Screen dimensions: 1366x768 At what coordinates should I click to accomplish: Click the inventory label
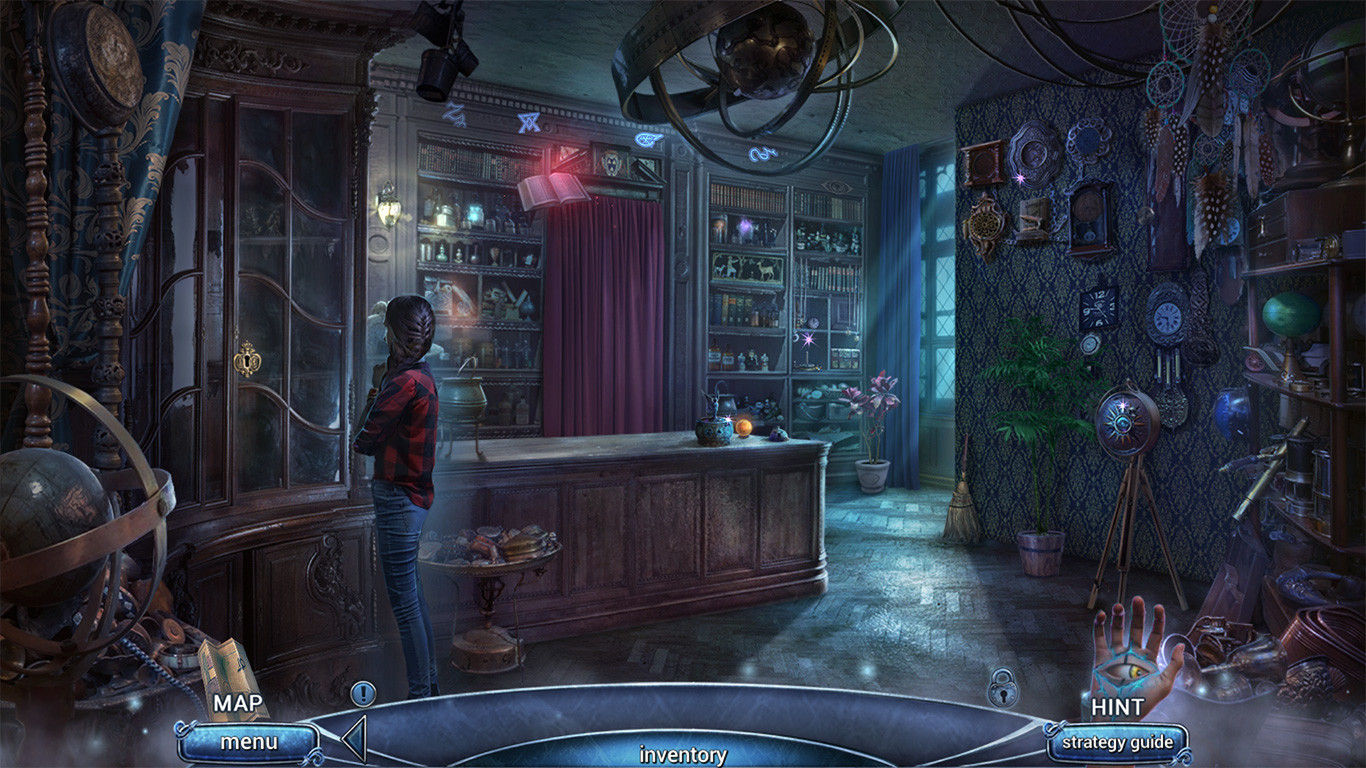click(683, 755)
